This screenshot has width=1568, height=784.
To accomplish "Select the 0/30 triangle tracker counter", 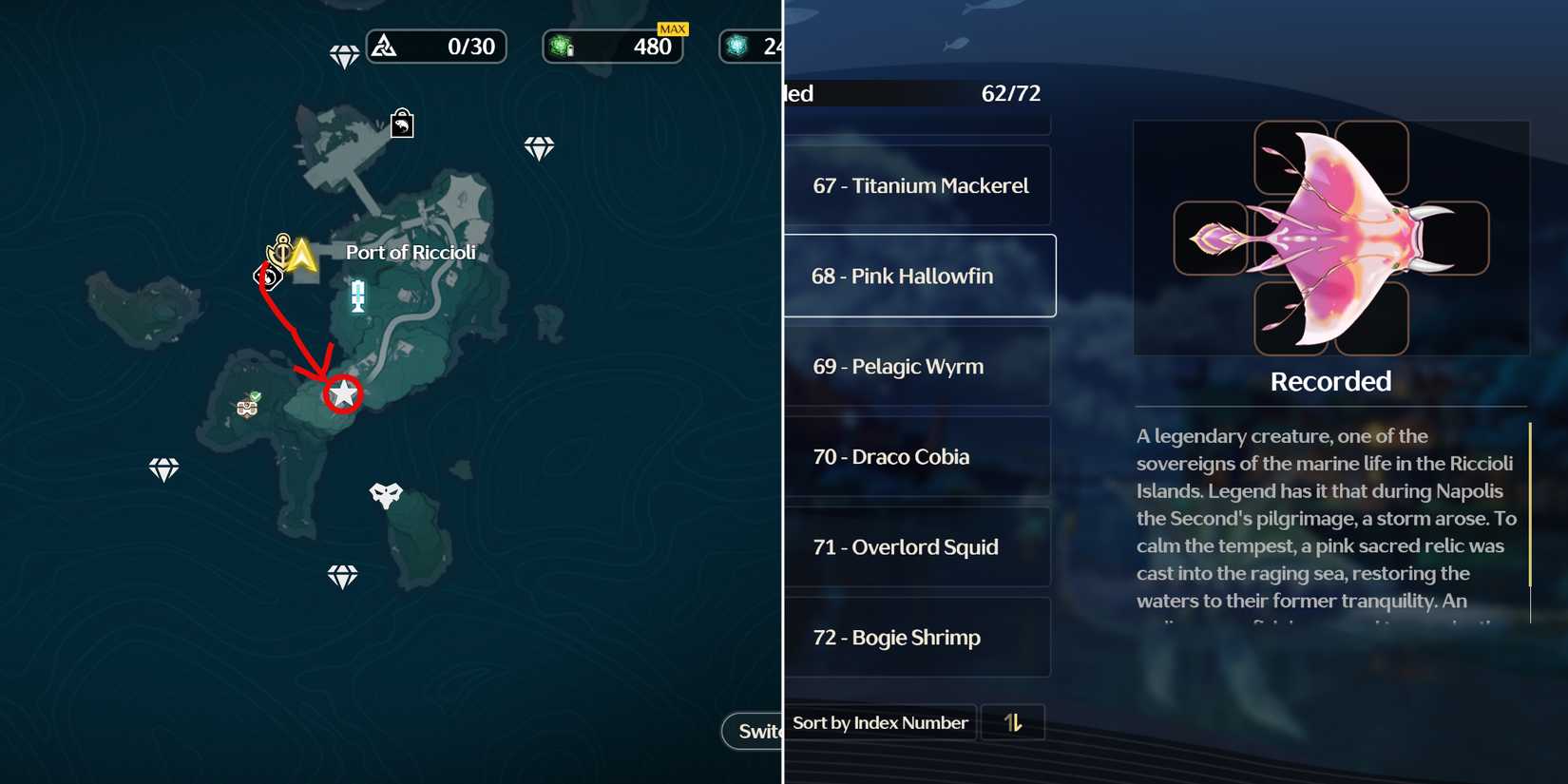I will point(436,46).
